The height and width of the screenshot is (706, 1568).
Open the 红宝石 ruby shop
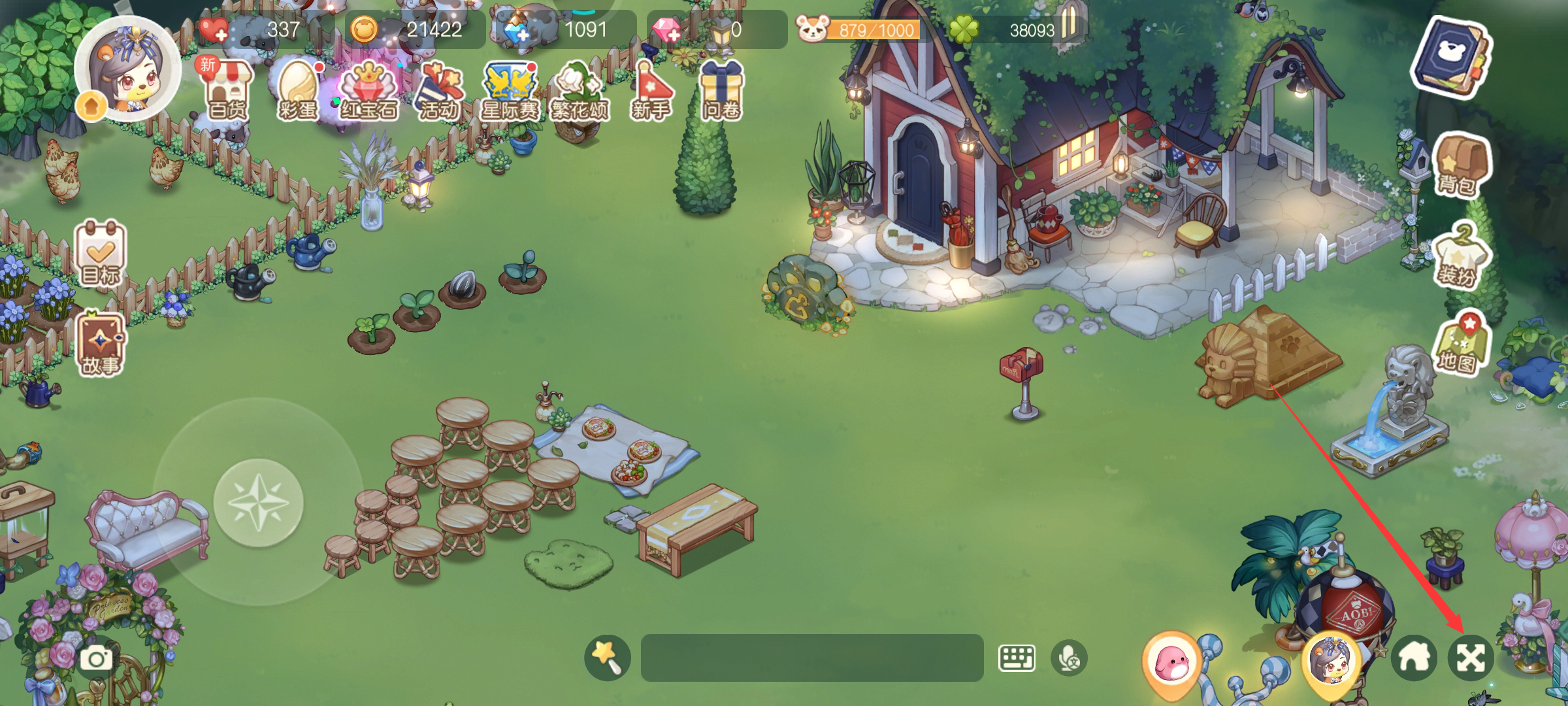(x=369, y=92)
